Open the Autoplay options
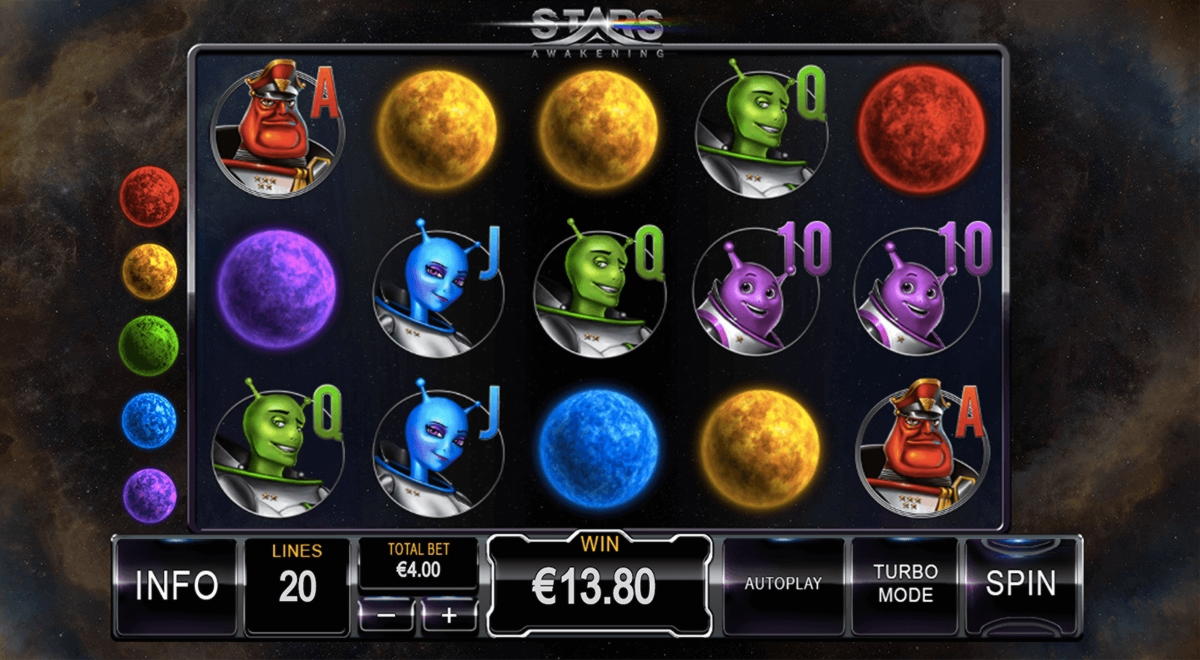1200x660 pixels. tap(783, 585)
